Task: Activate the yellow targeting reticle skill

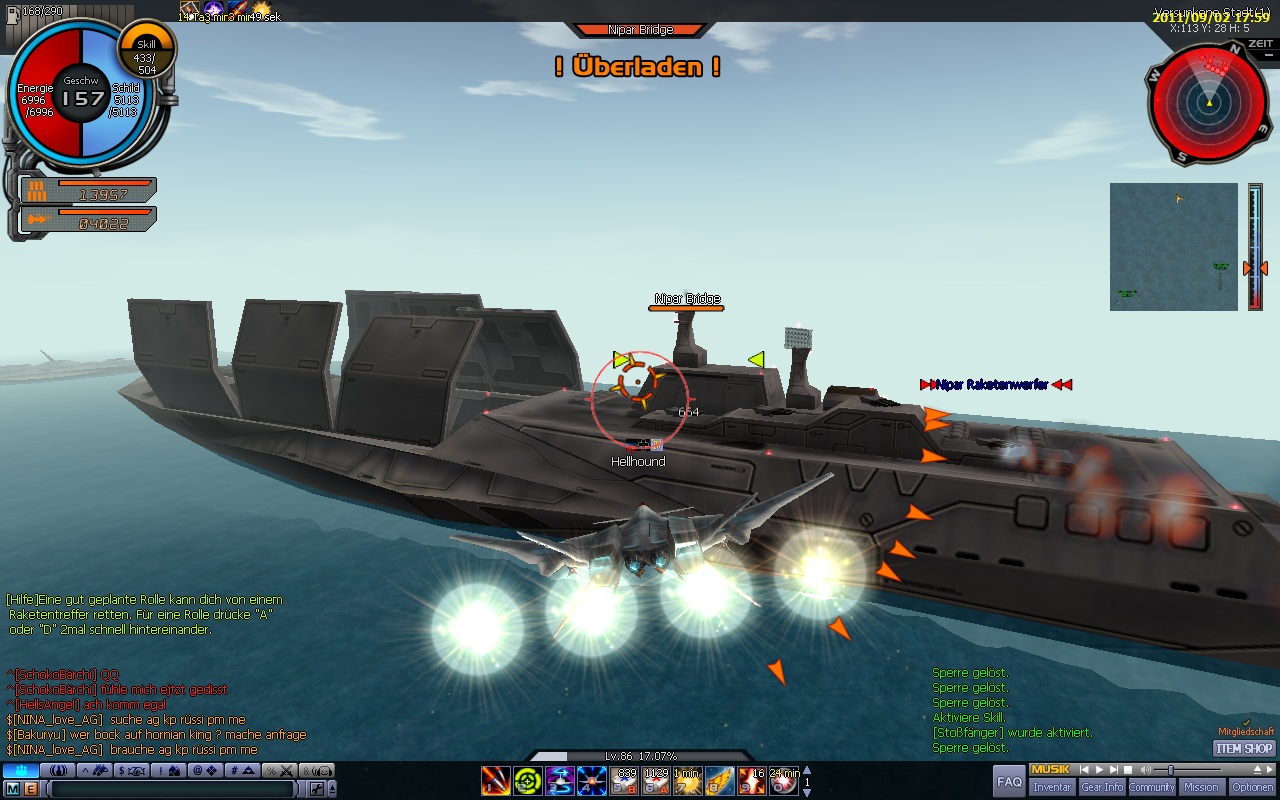Action: (x=528, y=780)
